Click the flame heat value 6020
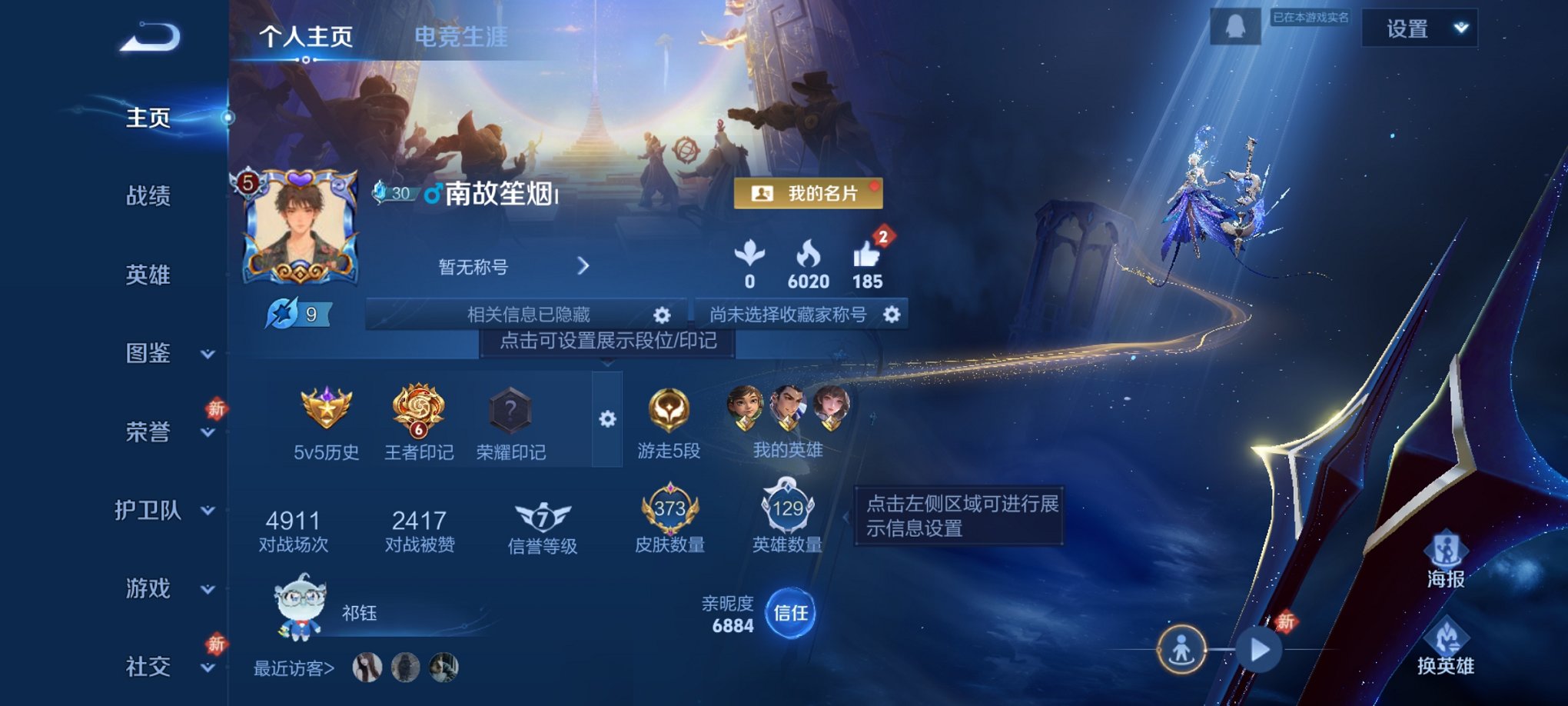Screen dimensions: 1568x706 [809, 260]
